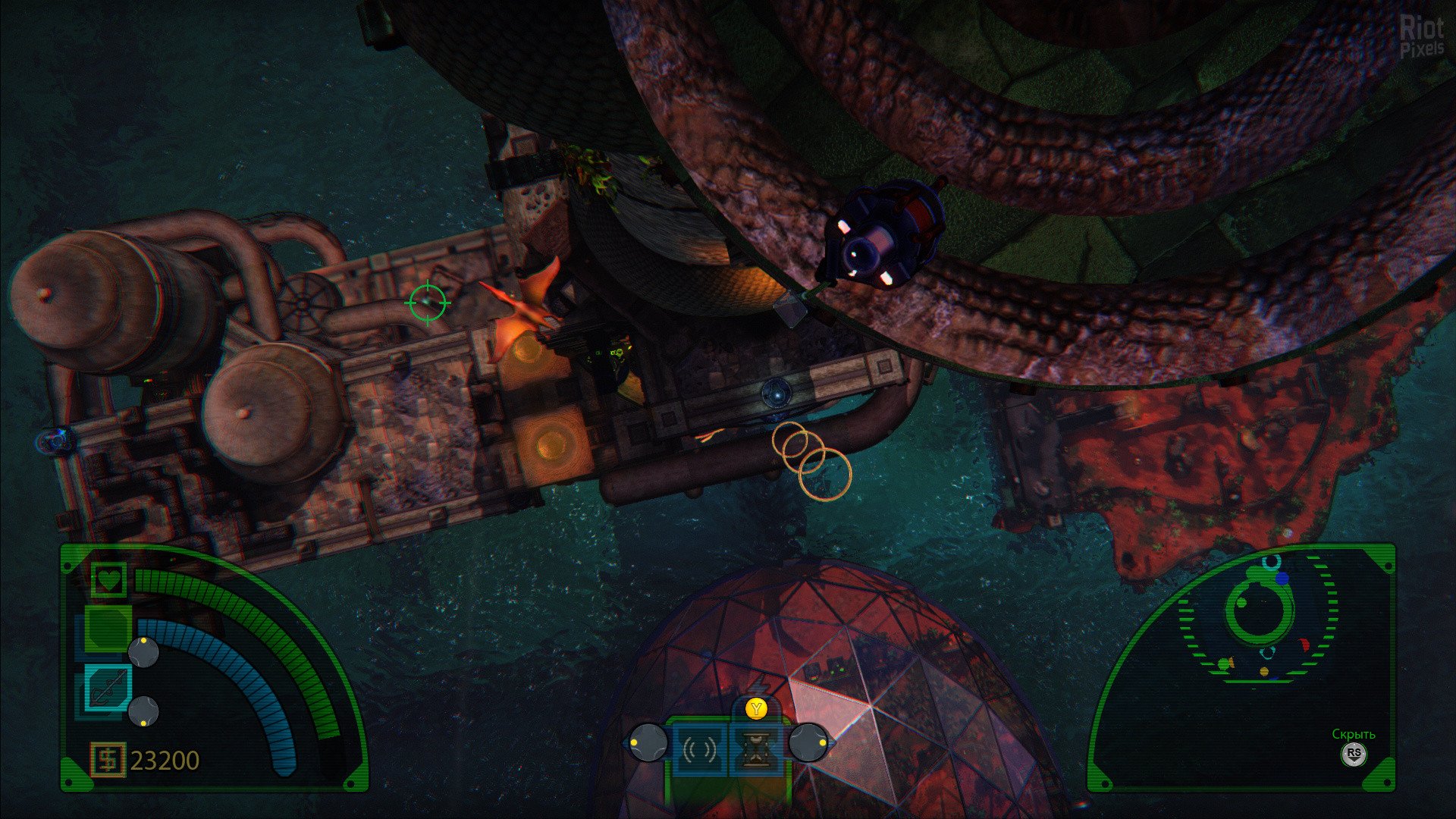Activate the hourglass time ability
1456x819 pixels.
pos(756,751)
